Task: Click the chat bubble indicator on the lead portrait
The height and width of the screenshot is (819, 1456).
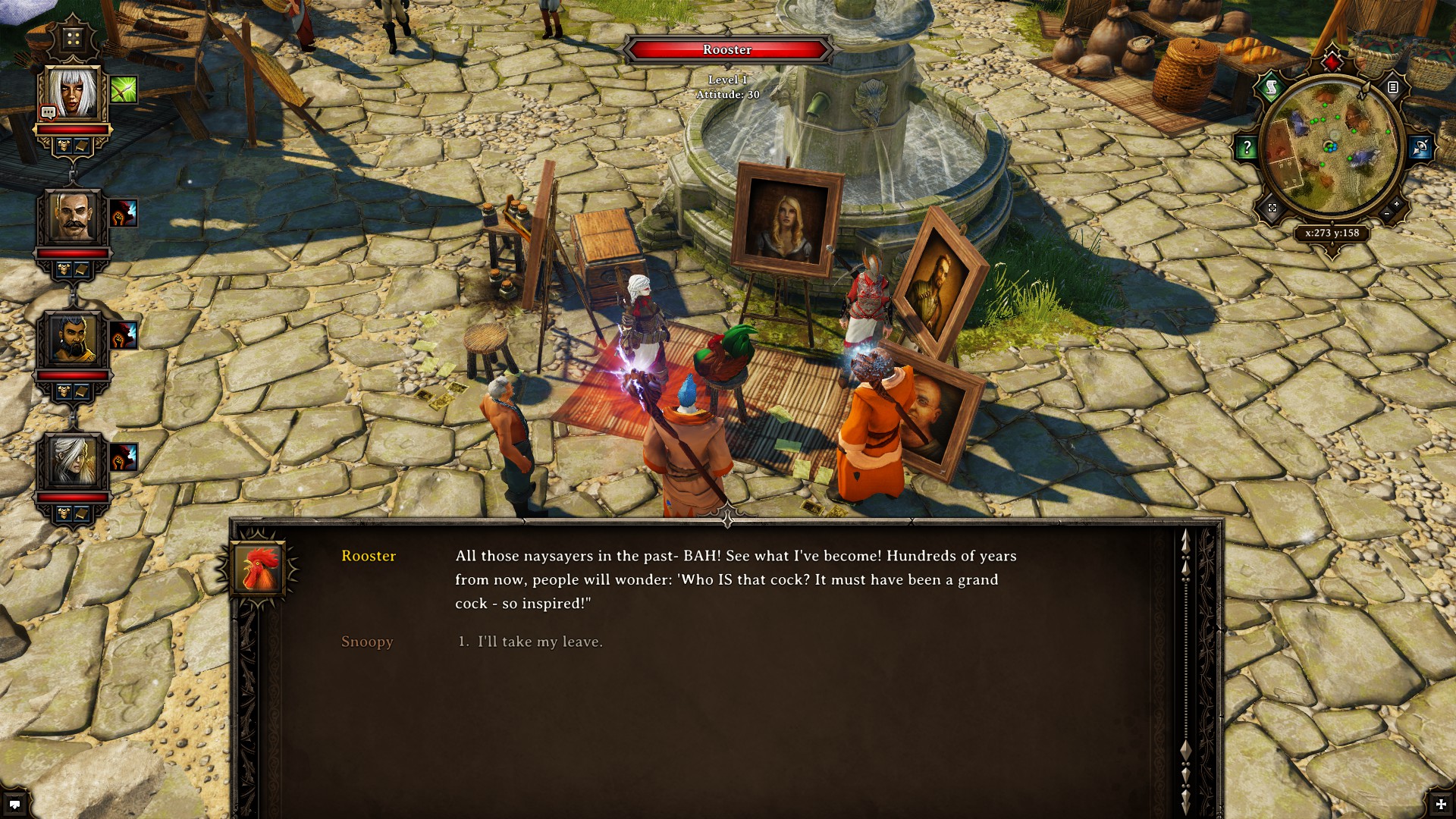Action: (49, 111)
